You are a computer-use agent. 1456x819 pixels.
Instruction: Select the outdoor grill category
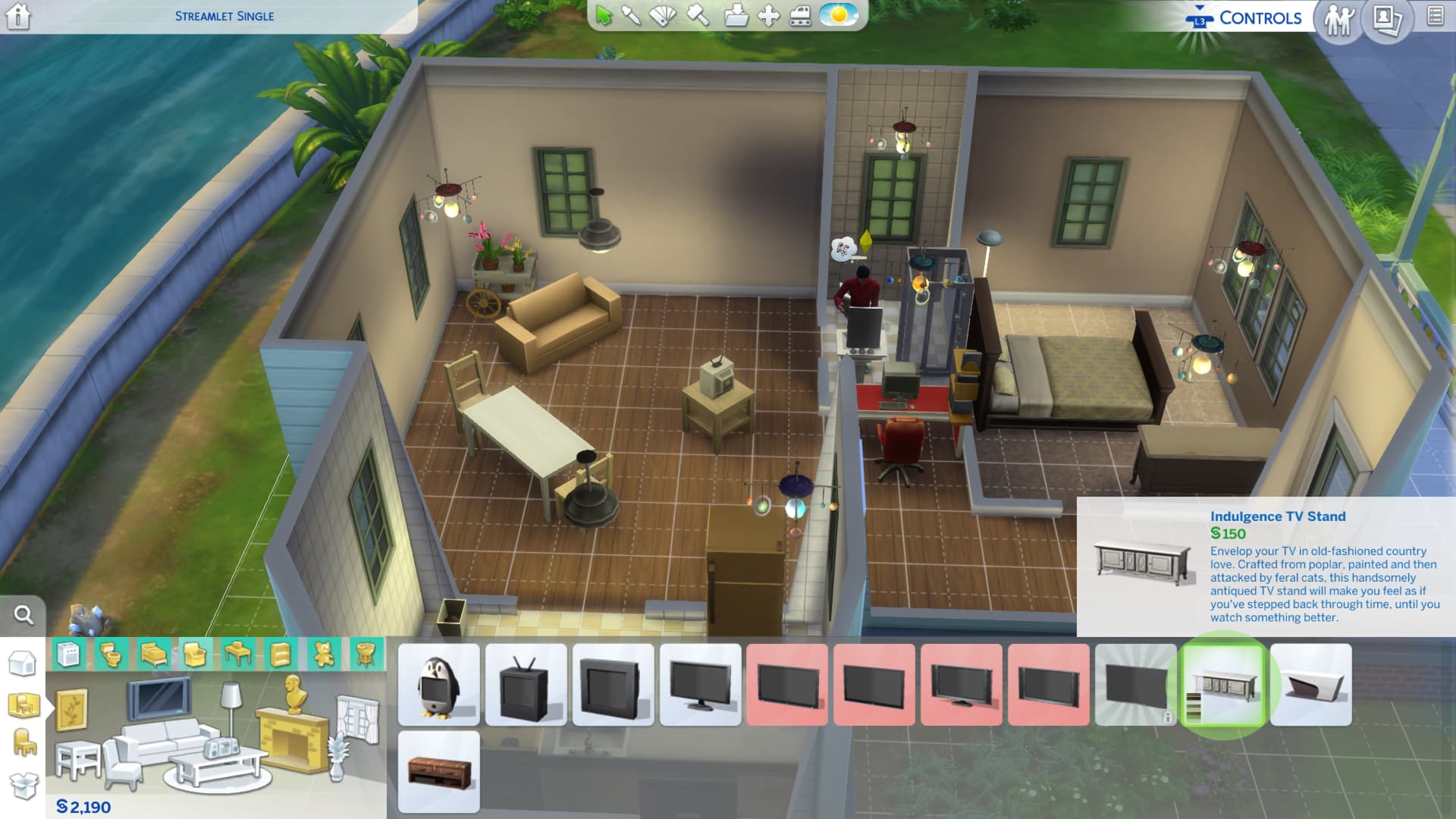[366, 654]
